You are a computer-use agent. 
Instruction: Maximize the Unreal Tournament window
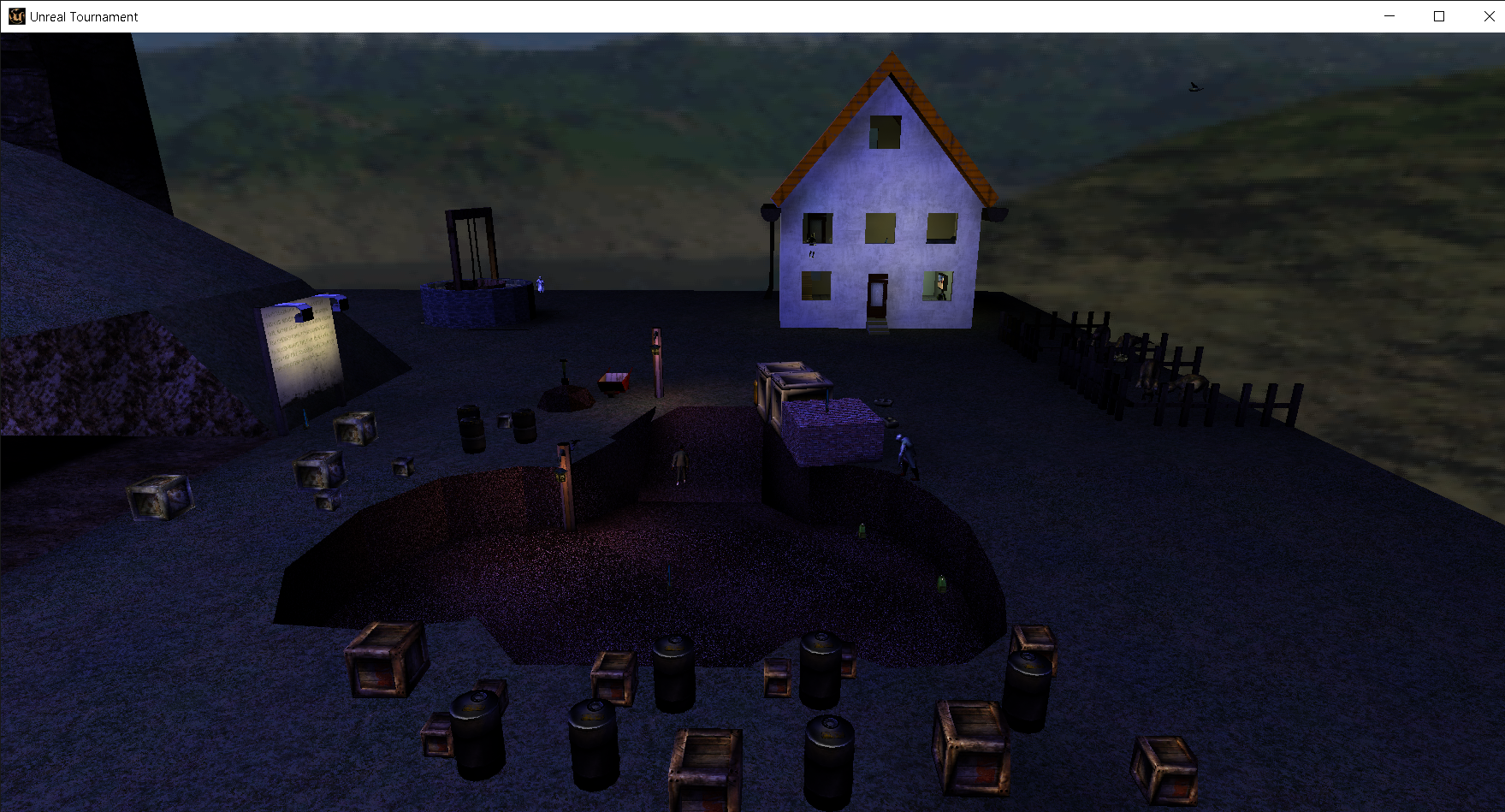(1438, 15)
